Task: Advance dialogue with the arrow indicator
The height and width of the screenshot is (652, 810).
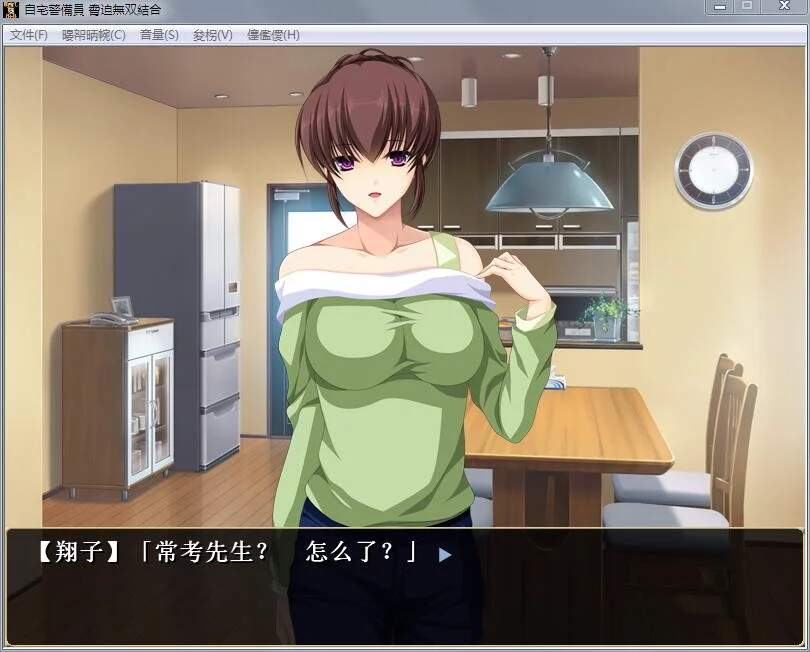Action: click(x=445, y=554)
